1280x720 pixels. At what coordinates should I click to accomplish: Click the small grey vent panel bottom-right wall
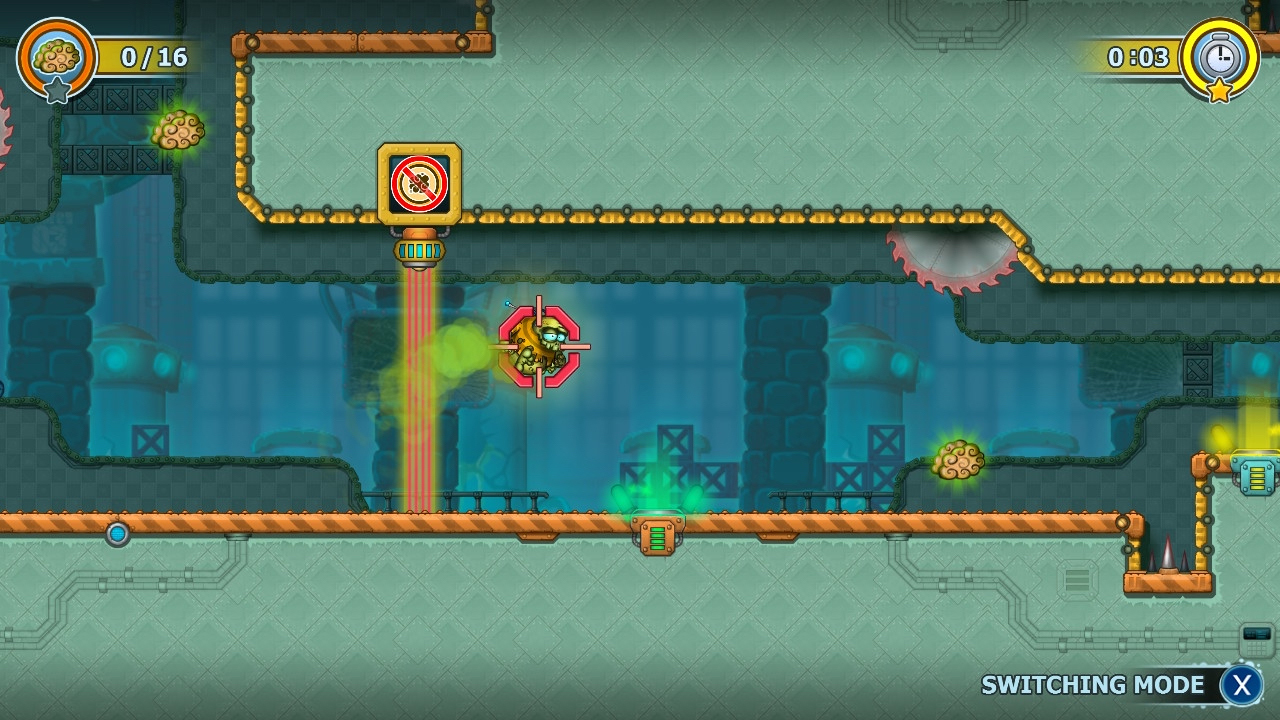point(1076,580)
